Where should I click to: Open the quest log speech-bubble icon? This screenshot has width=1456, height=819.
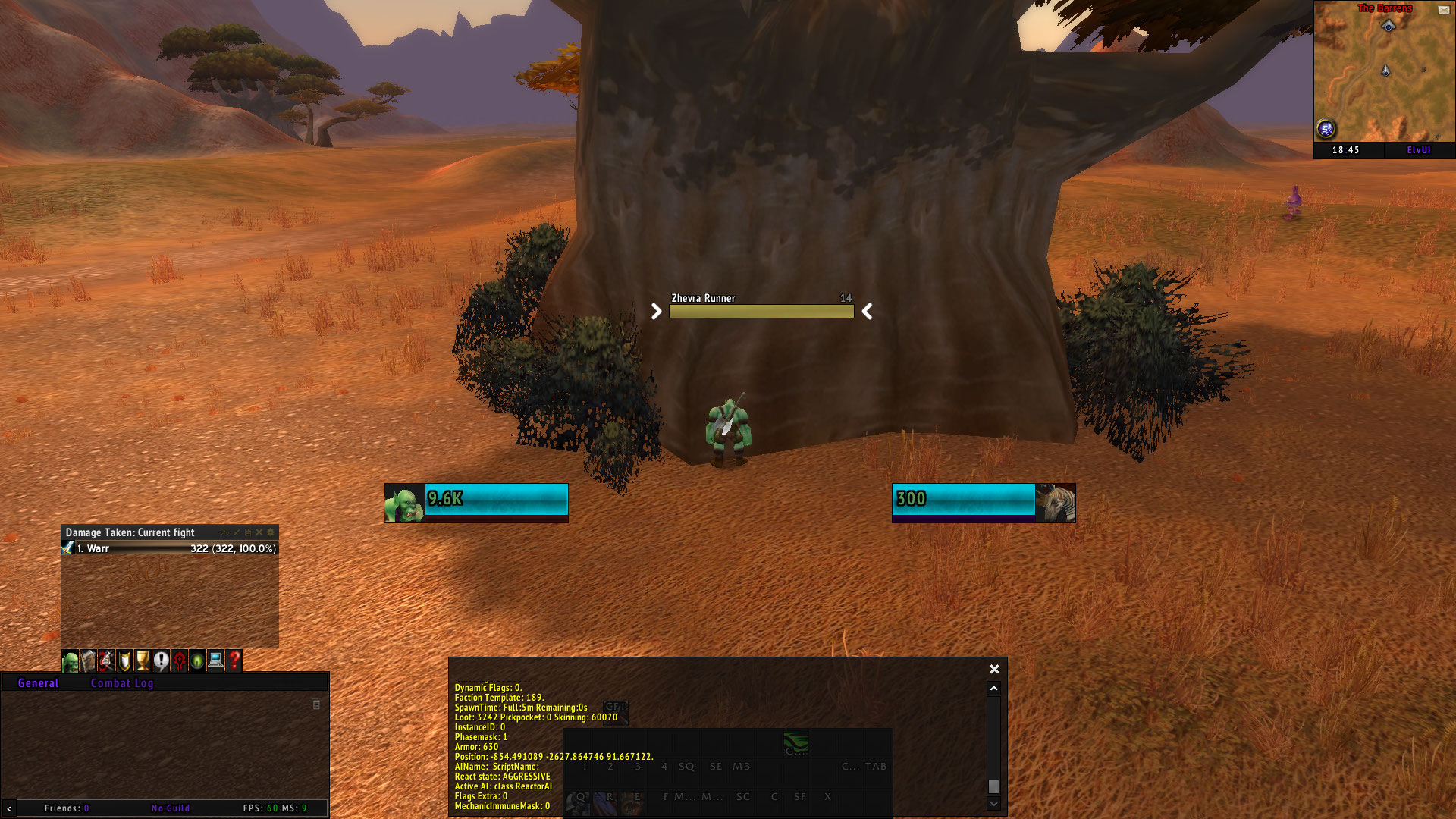(162, 661)
